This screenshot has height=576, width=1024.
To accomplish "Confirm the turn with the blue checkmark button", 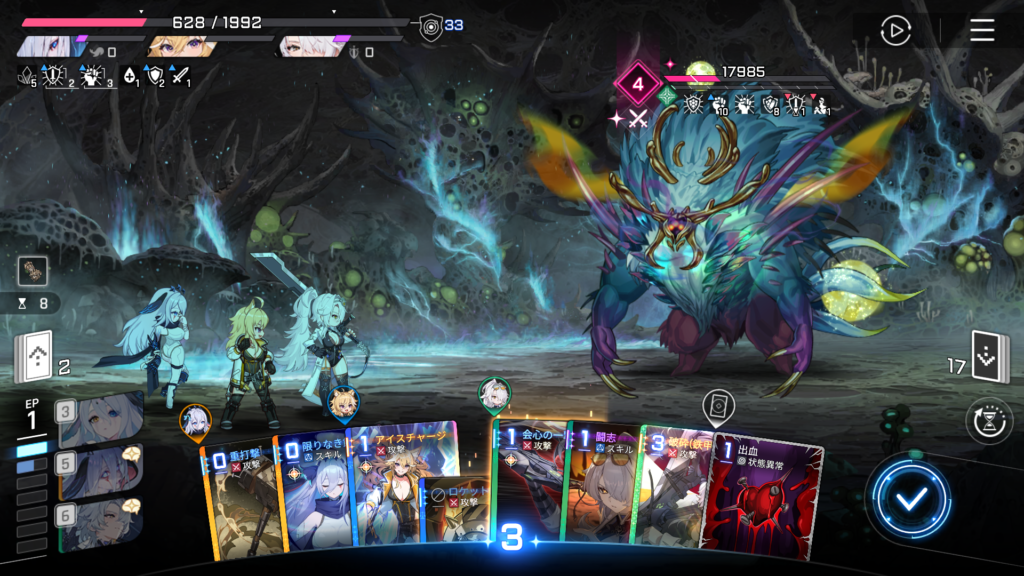I will pos(908,499).
